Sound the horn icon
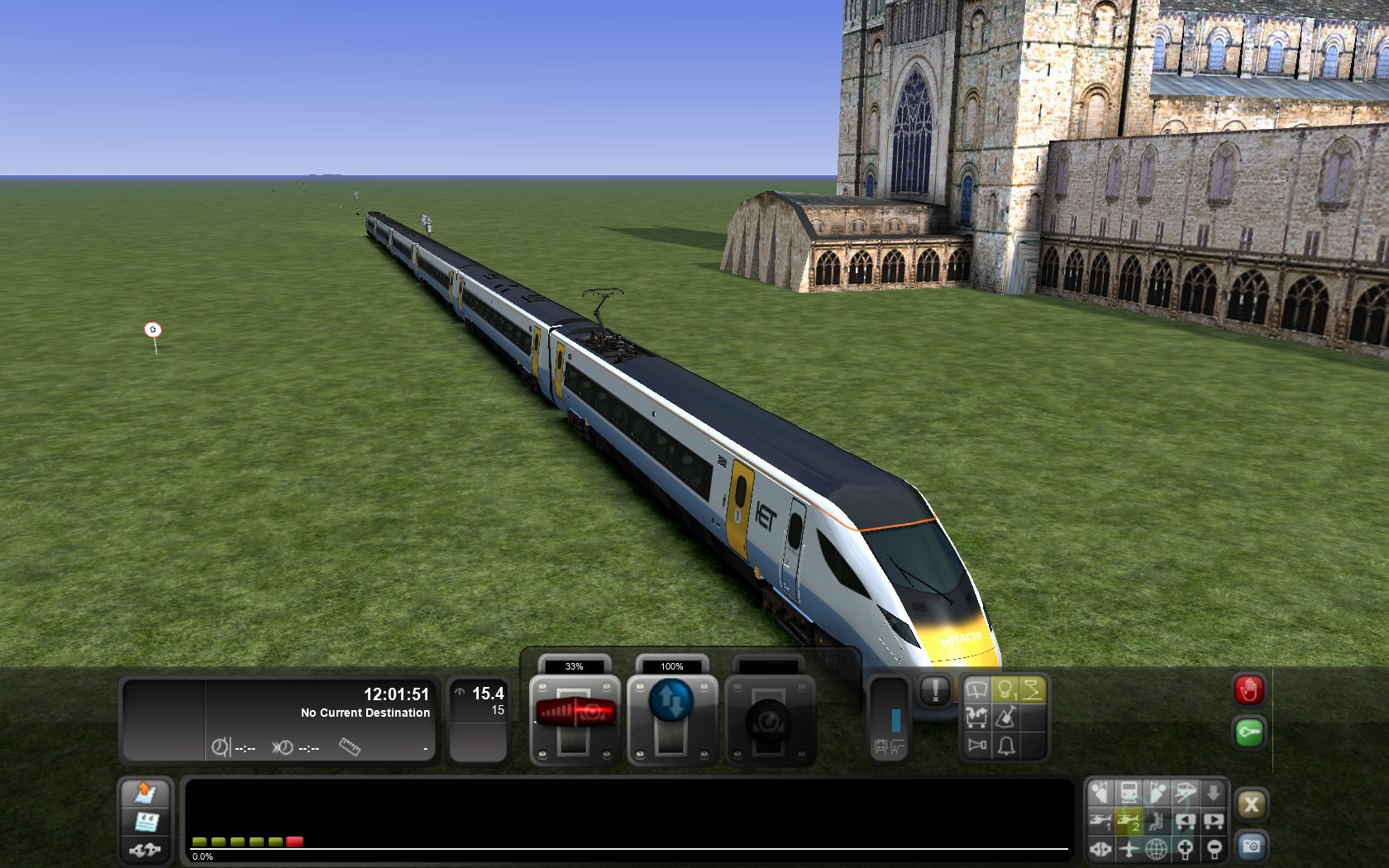 click(977, 746)
